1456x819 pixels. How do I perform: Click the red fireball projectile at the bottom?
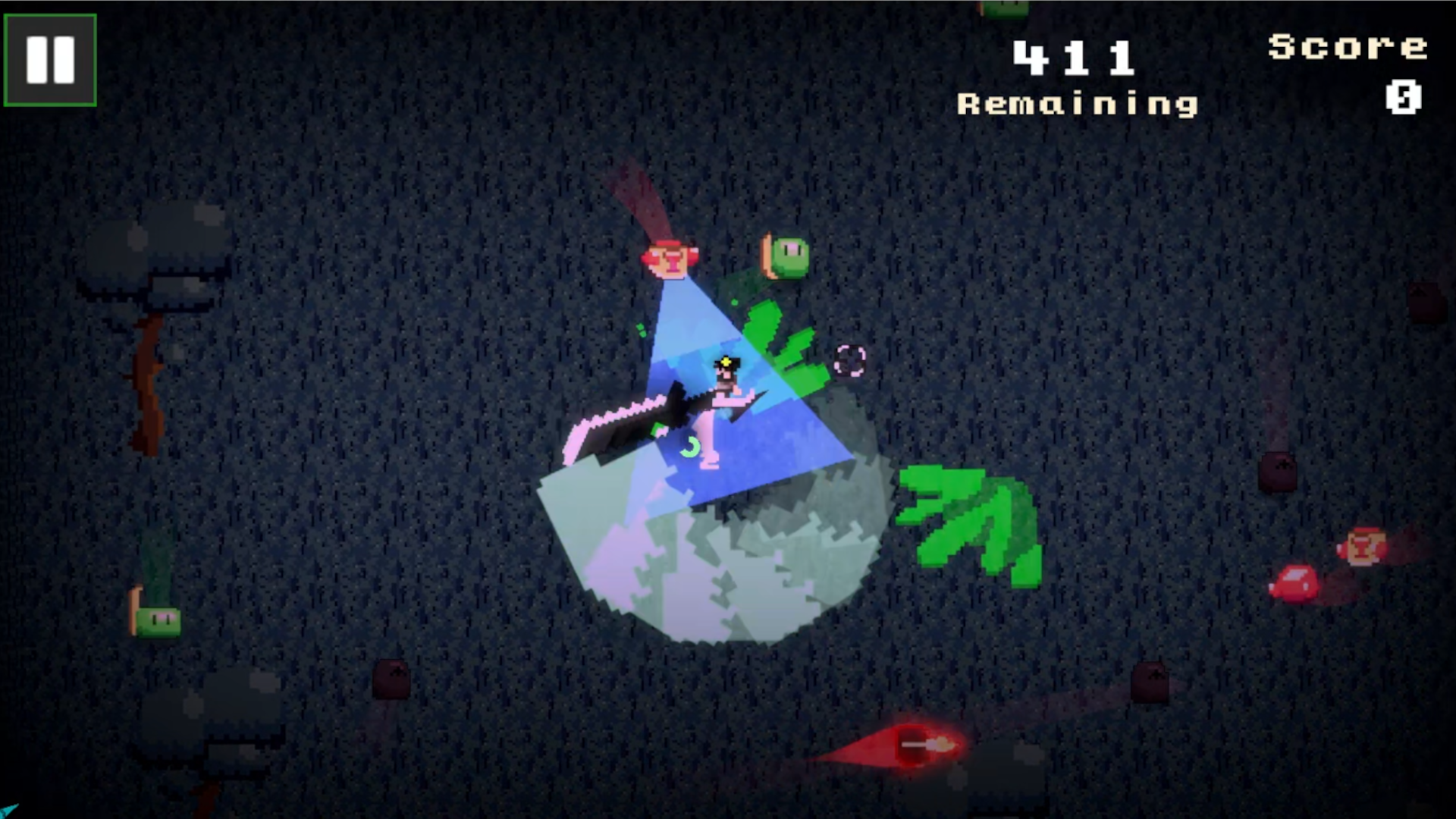point(921,746)
